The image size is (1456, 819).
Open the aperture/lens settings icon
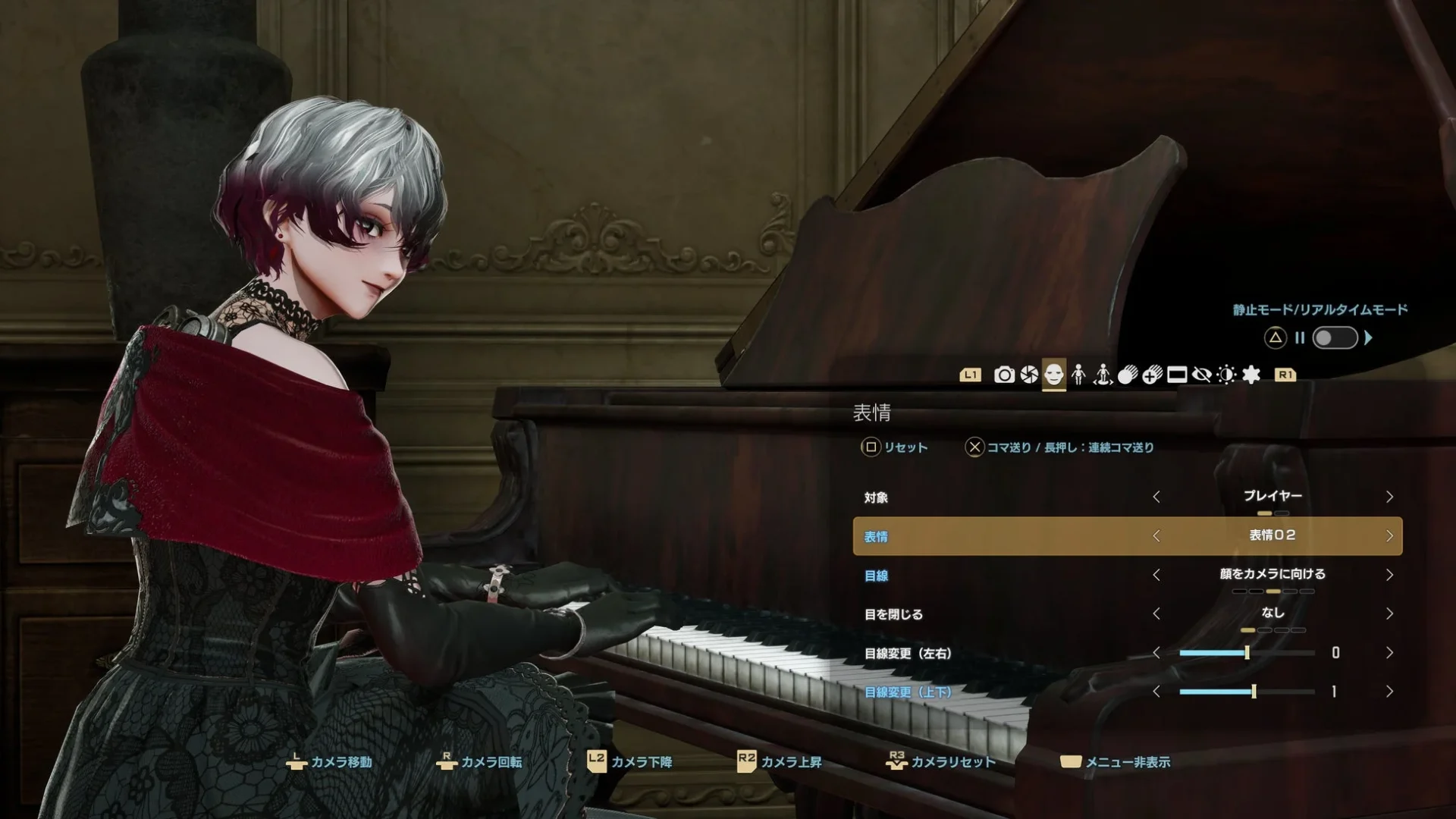tap(1030, 375)
